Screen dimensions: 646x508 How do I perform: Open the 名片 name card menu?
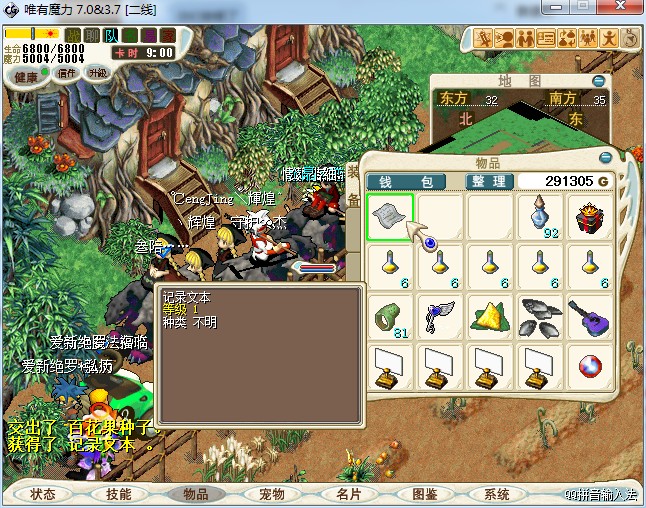tap(348, 494)
